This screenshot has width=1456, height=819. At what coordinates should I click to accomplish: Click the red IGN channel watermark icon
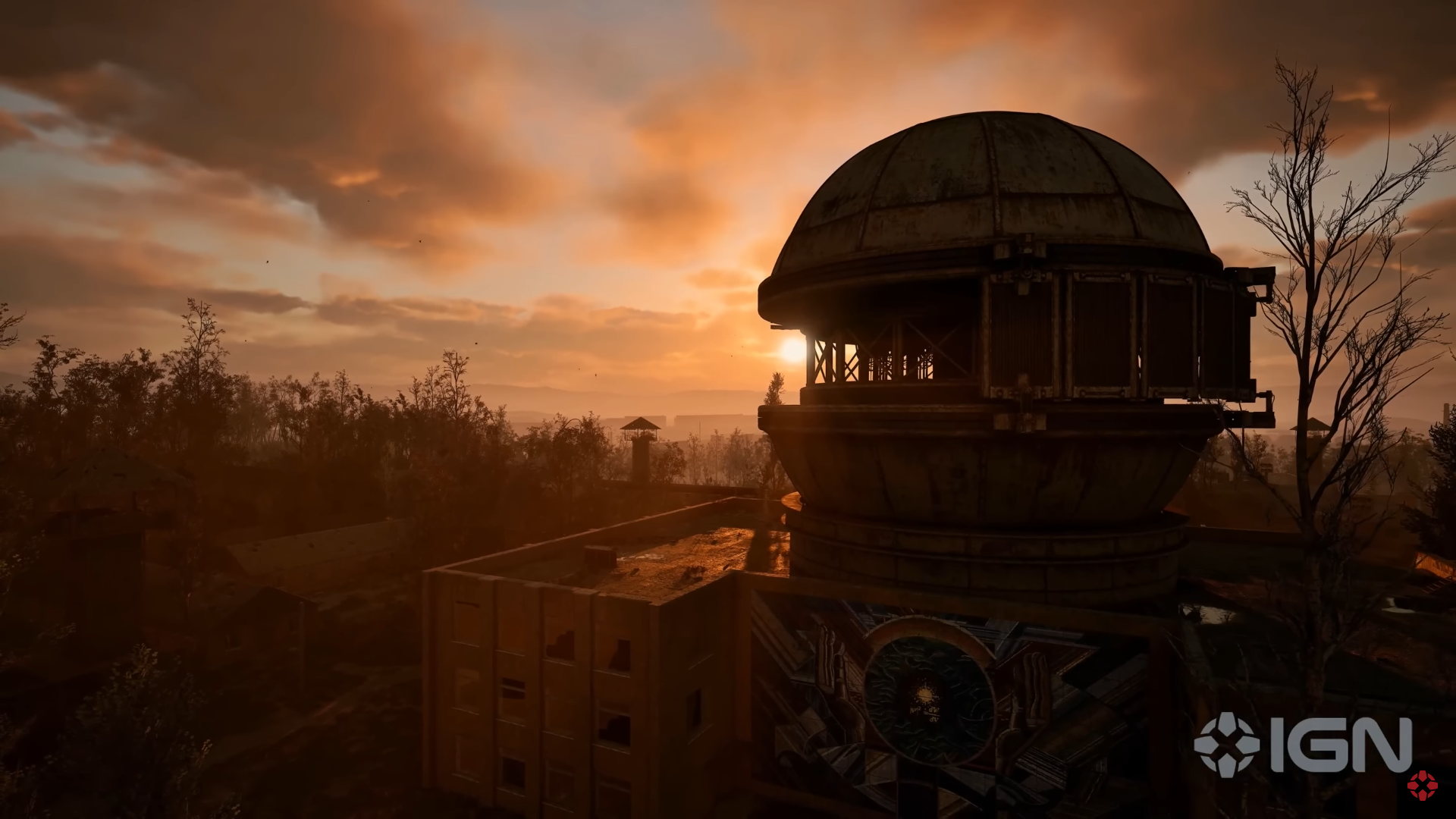(x=1422, y=785)
